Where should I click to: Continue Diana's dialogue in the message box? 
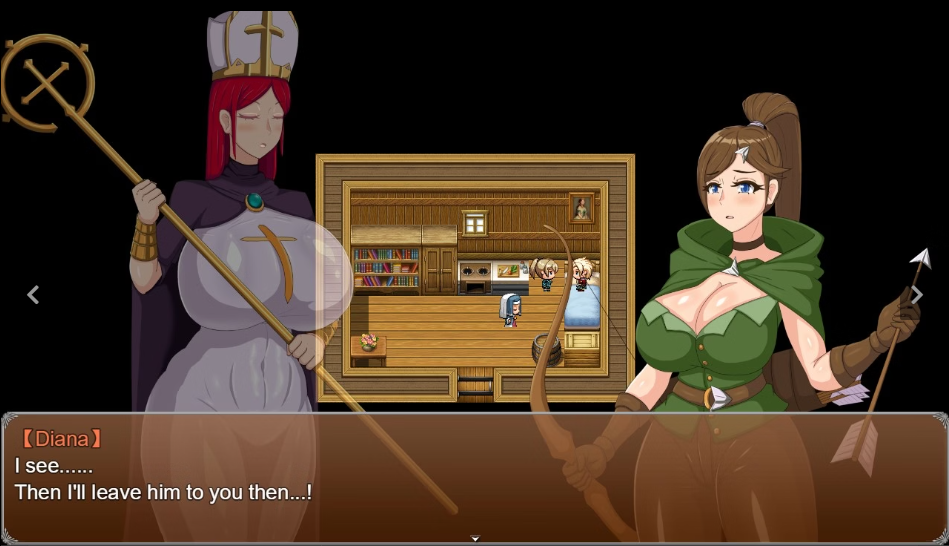tap(474, 475)
